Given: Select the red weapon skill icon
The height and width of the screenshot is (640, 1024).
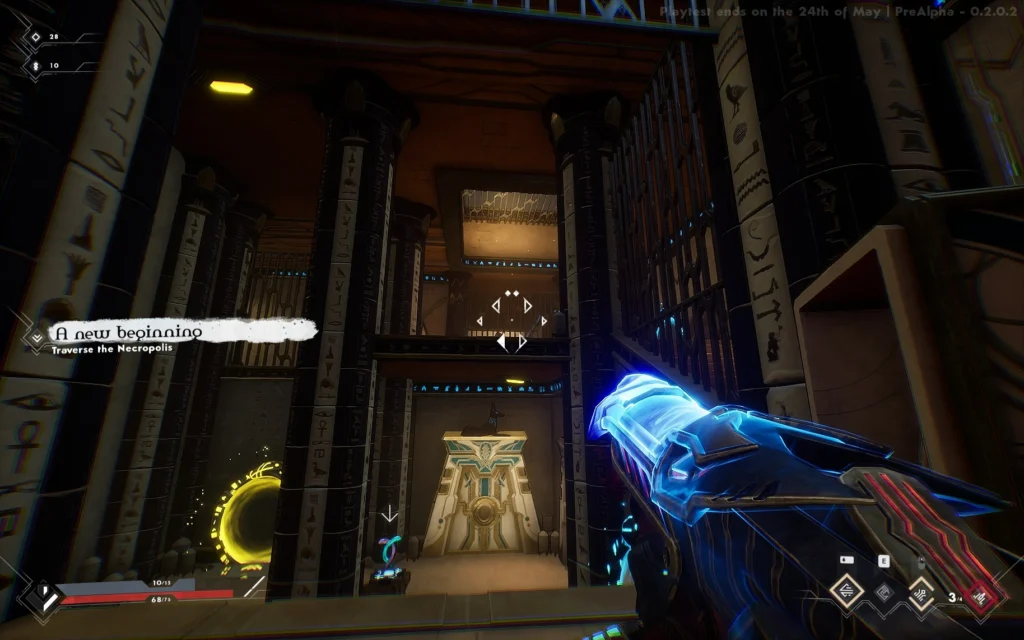Looking at the screenshot, I should click(x=982, y=598).
